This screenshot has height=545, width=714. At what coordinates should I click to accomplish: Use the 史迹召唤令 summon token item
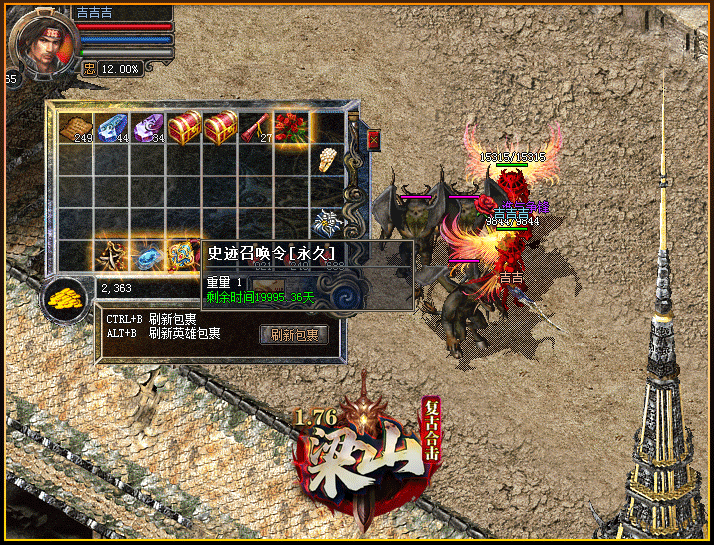pos(184,255)
